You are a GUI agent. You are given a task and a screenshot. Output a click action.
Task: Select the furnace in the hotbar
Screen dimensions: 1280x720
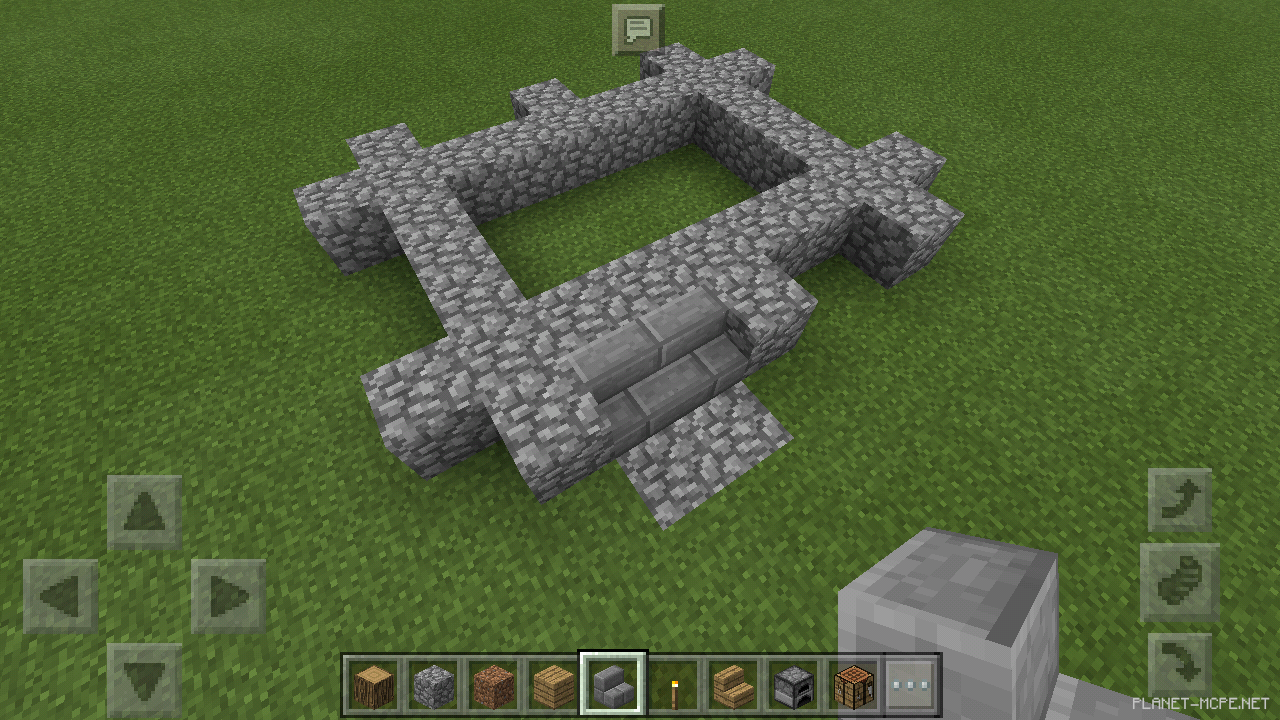793,685
